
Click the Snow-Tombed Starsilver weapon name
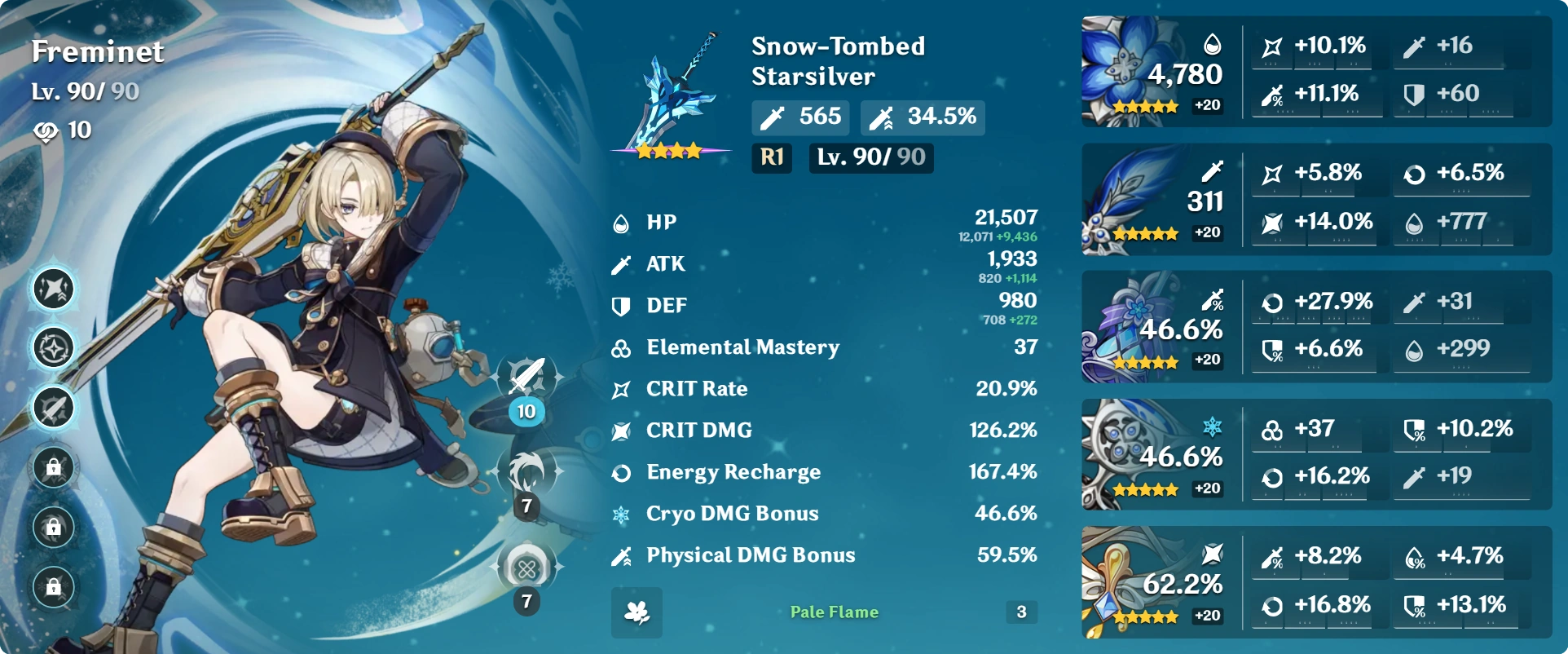pos(837,61)
